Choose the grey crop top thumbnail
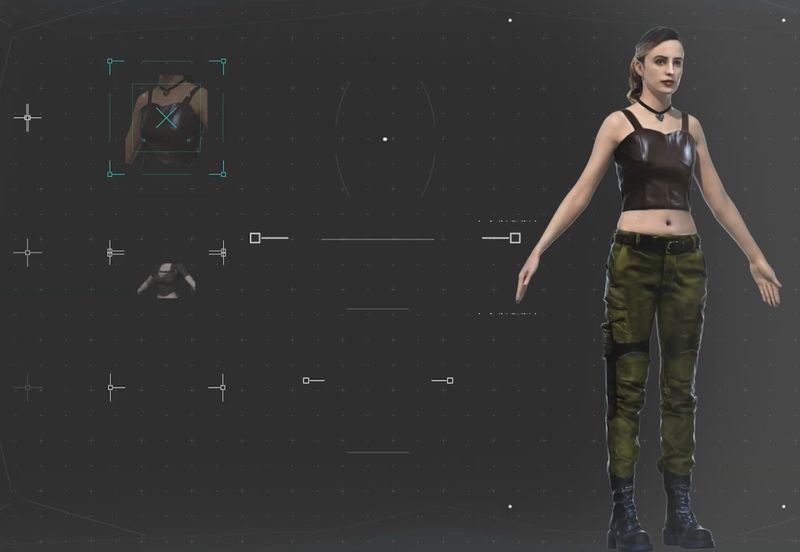 166,278
